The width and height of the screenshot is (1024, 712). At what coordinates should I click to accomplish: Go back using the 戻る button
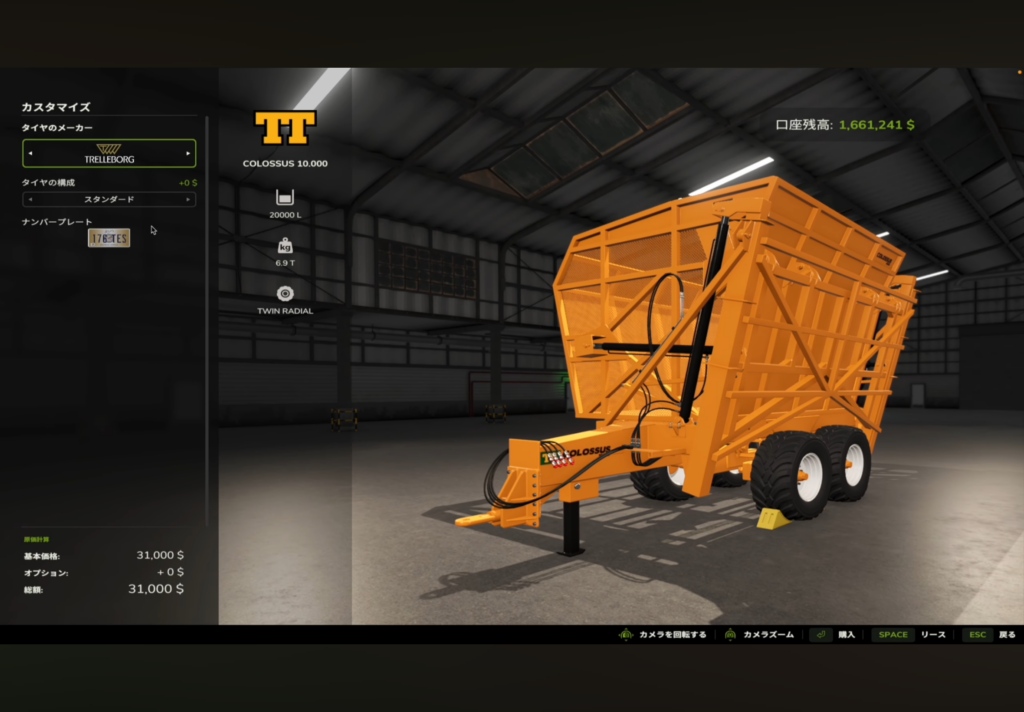(990, 634)
